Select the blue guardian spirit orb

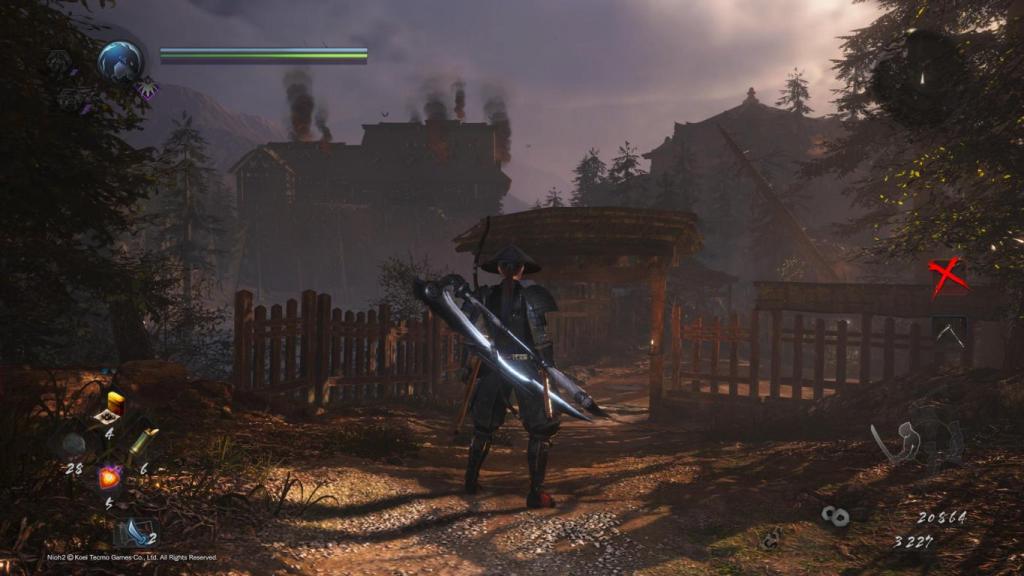click(x=120, y=60)
